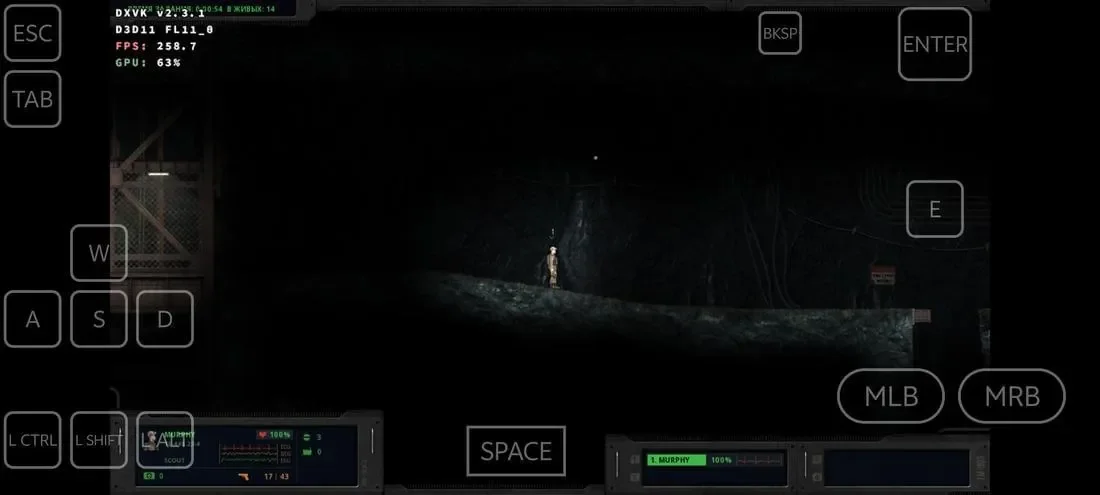Tap the on-screen ESC overlay button

[32, 33]
